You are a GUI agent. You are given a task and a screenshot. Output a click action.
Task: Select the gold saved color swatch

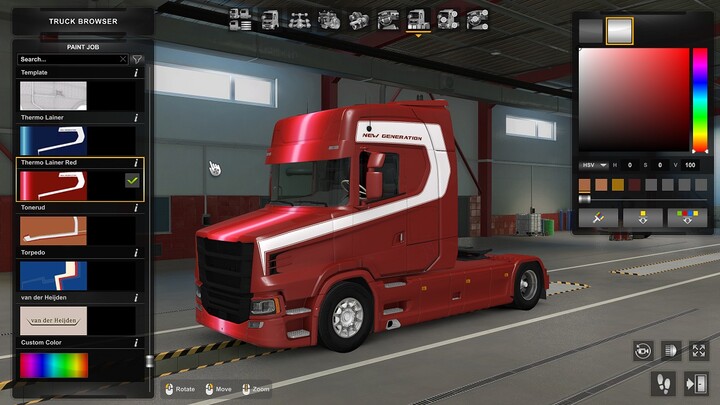[618, 184]
